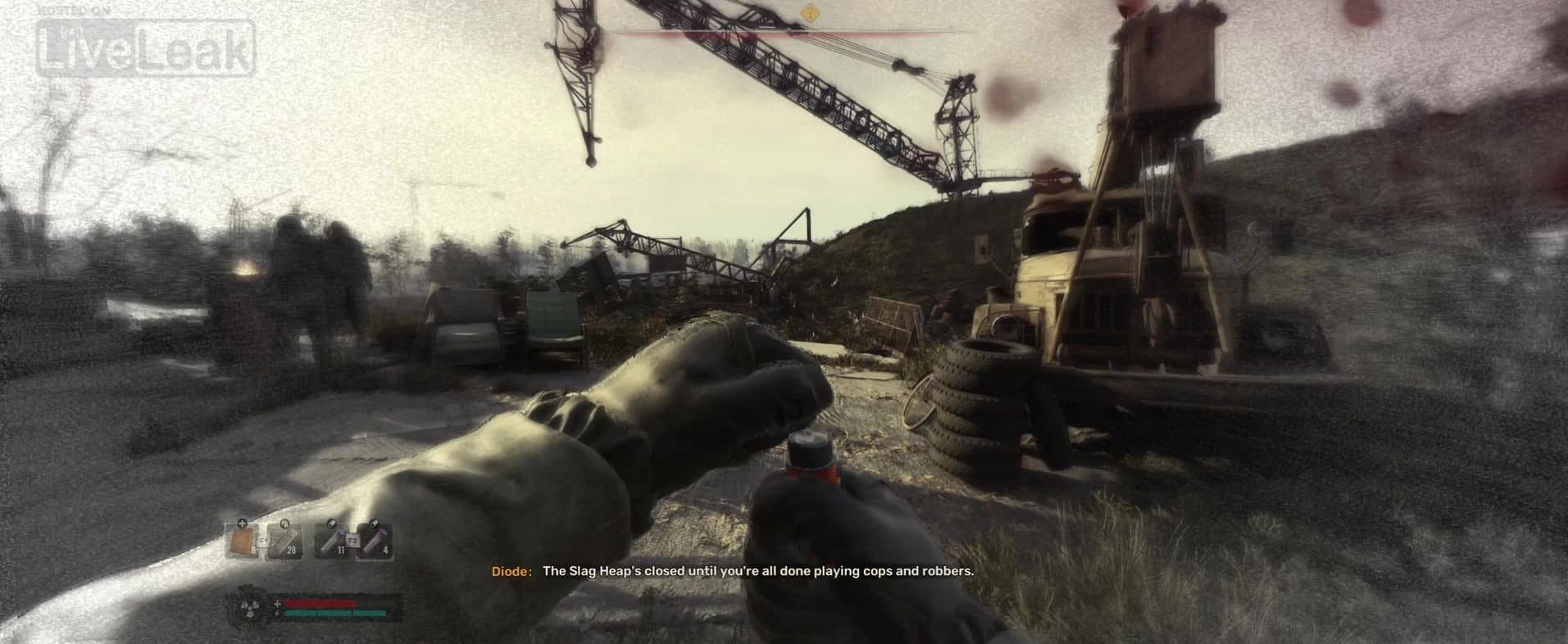Use the bandage slot showing 28
The image size is (1568, 644).
[x=284, y=542]
